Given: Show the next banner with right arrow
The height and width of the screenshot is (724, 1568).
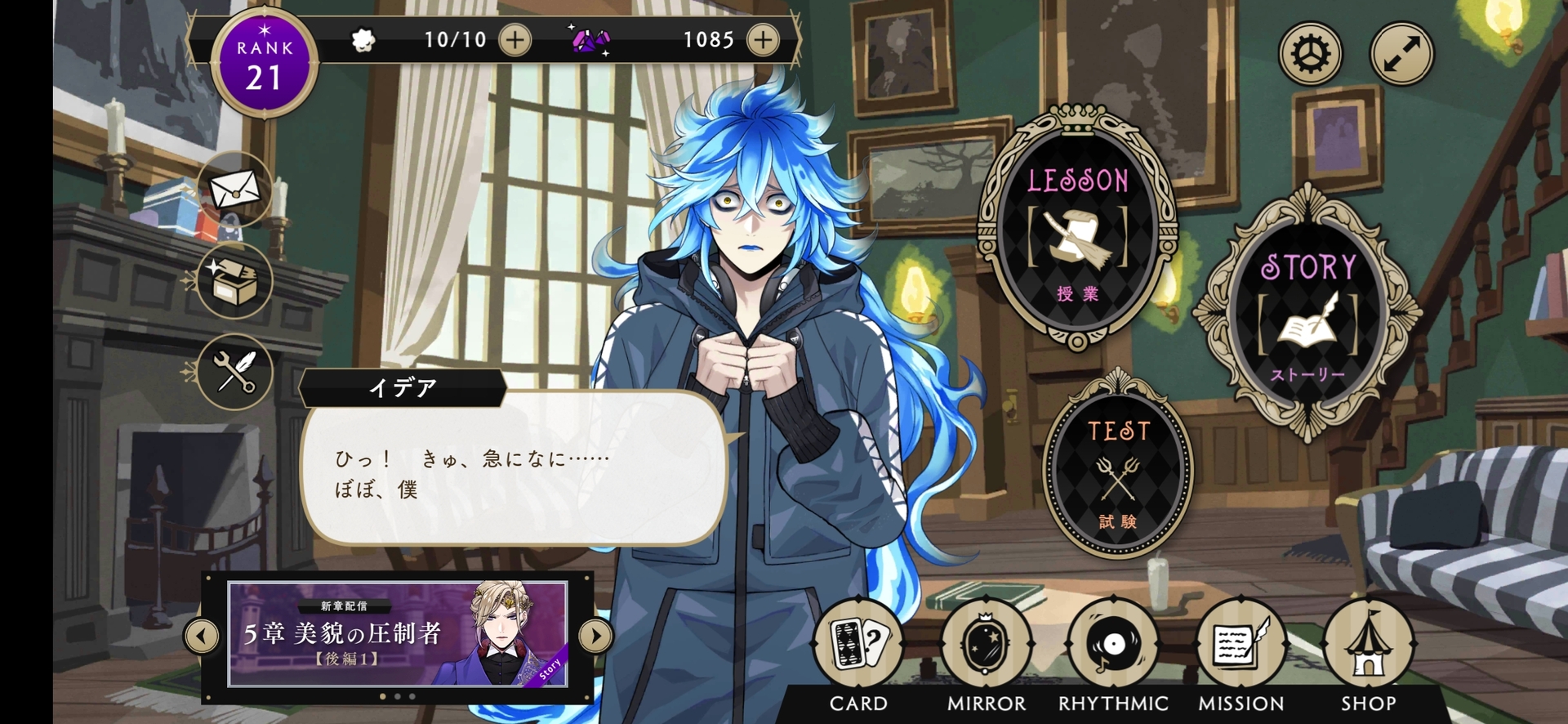Looking at the screenshot, I should [595, 635].
